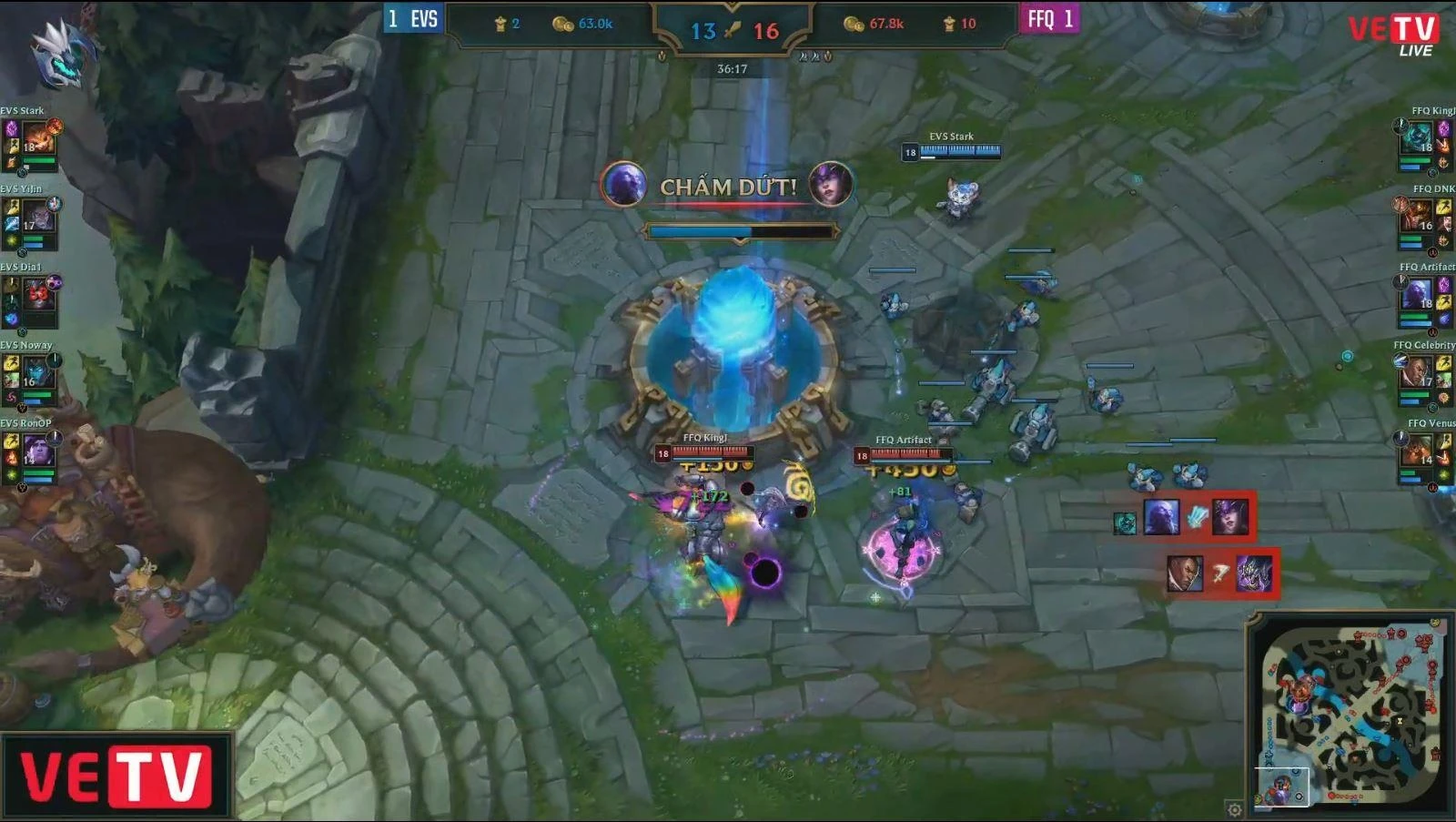Select EVS RonOP's champion portrait
1456x822 pixels.
[x=37, y=451]
